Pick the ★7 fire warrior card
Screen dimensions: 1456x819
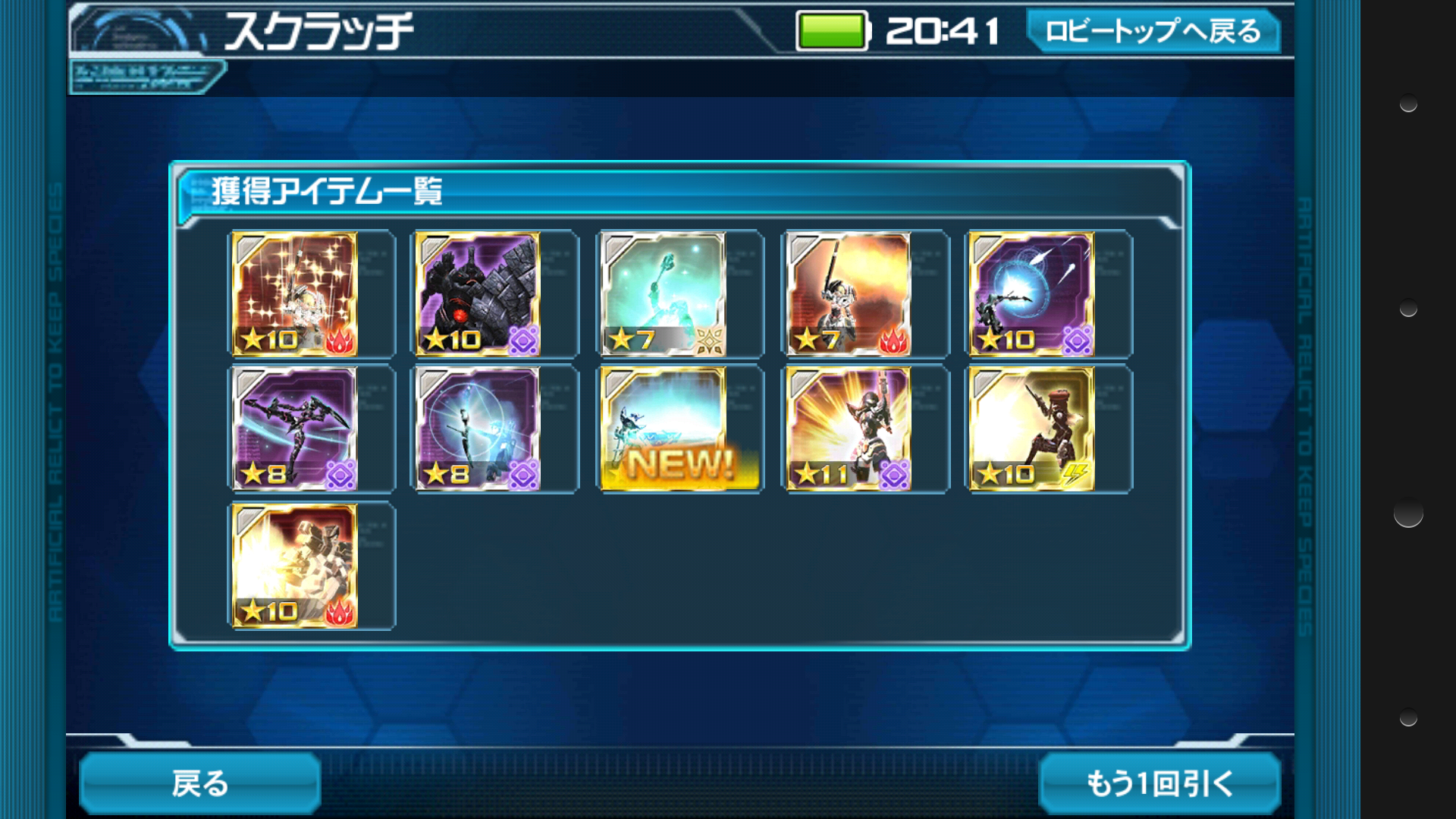(x=848, y=294)
